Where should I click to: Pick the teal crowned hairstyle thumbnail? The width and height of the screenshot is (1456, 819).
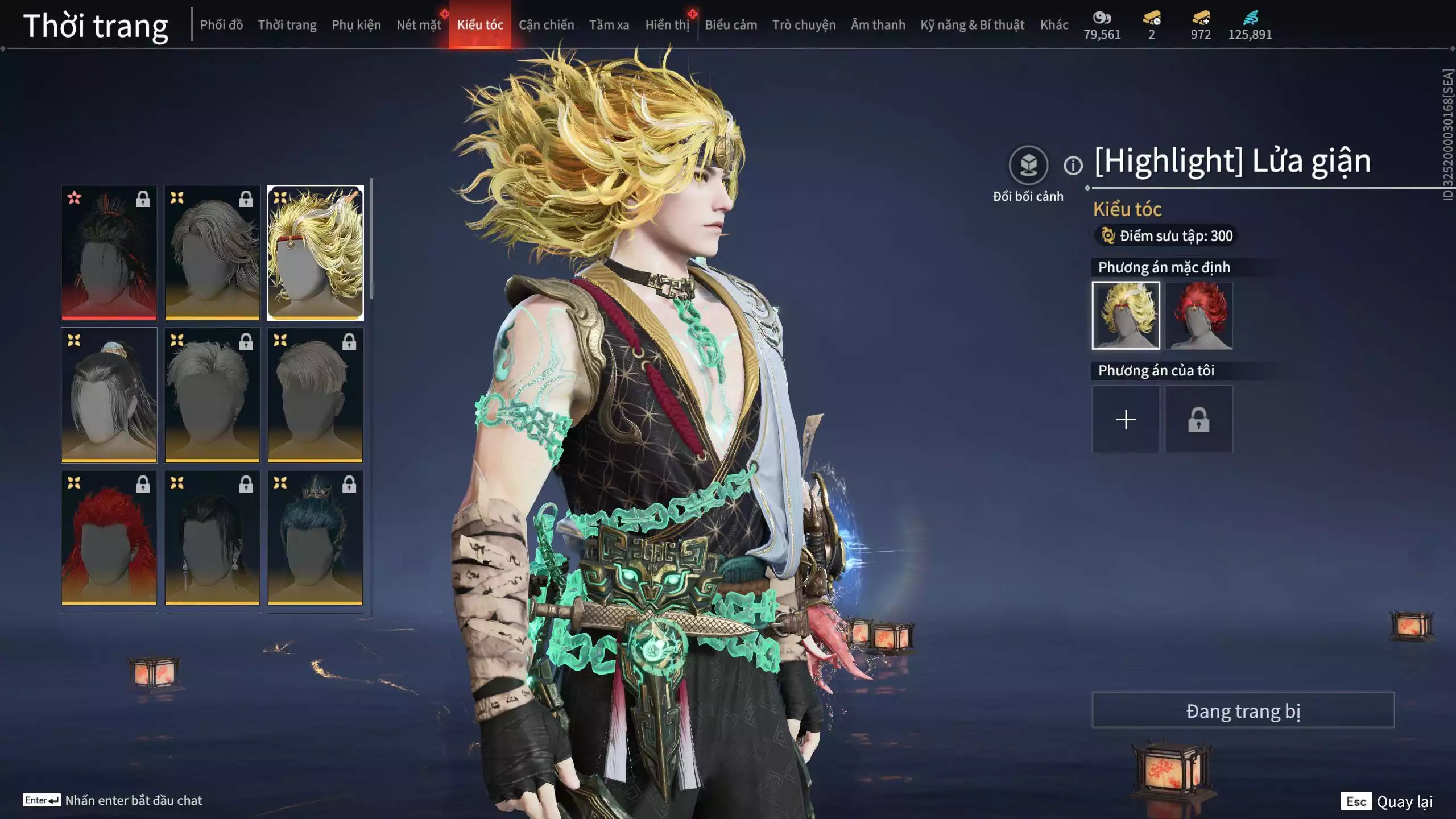[315, 537]
